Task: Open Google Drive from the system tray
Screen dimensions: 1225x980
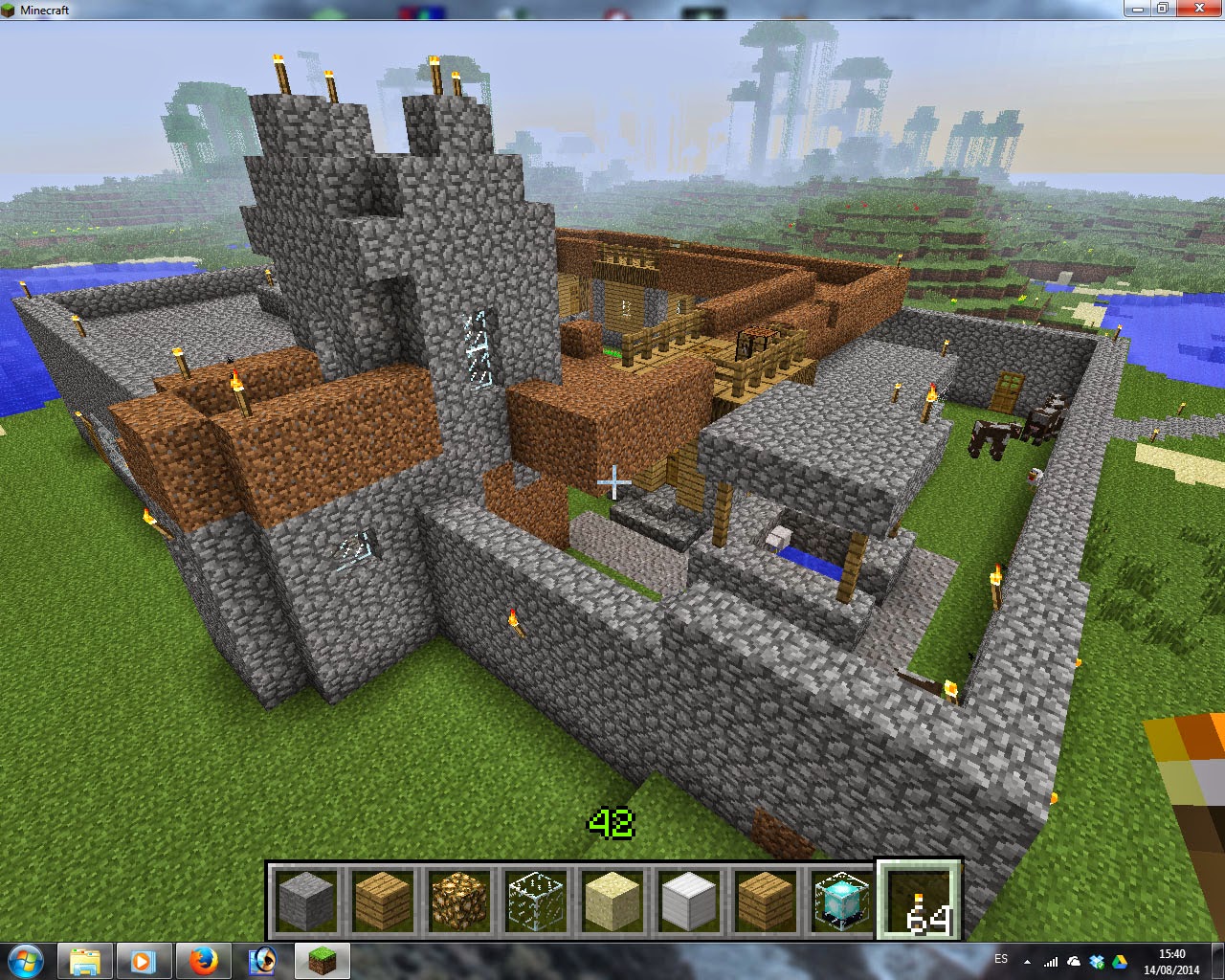Action: 1120,961
